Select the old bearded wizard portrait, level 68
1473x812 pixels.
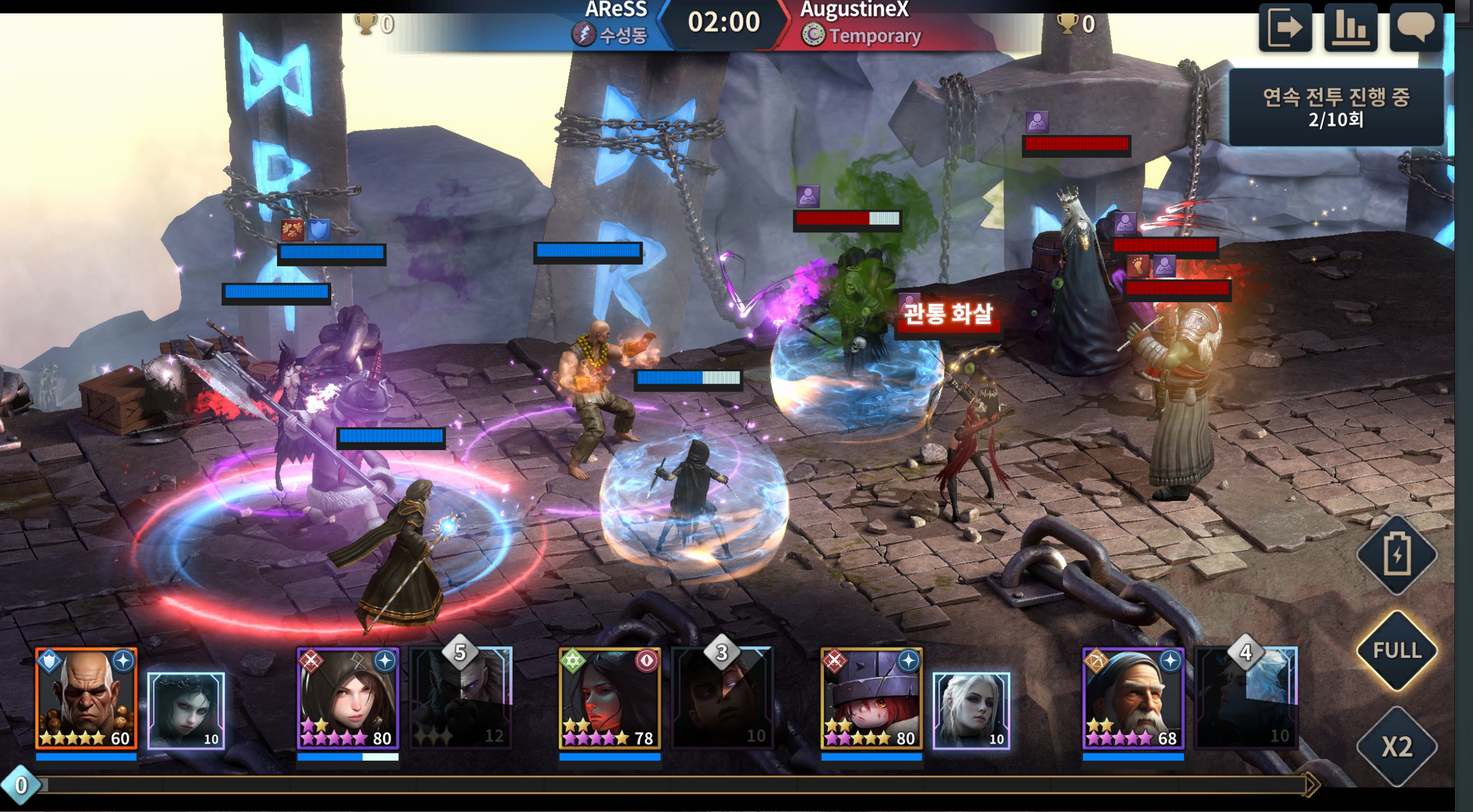(1133, 698)
